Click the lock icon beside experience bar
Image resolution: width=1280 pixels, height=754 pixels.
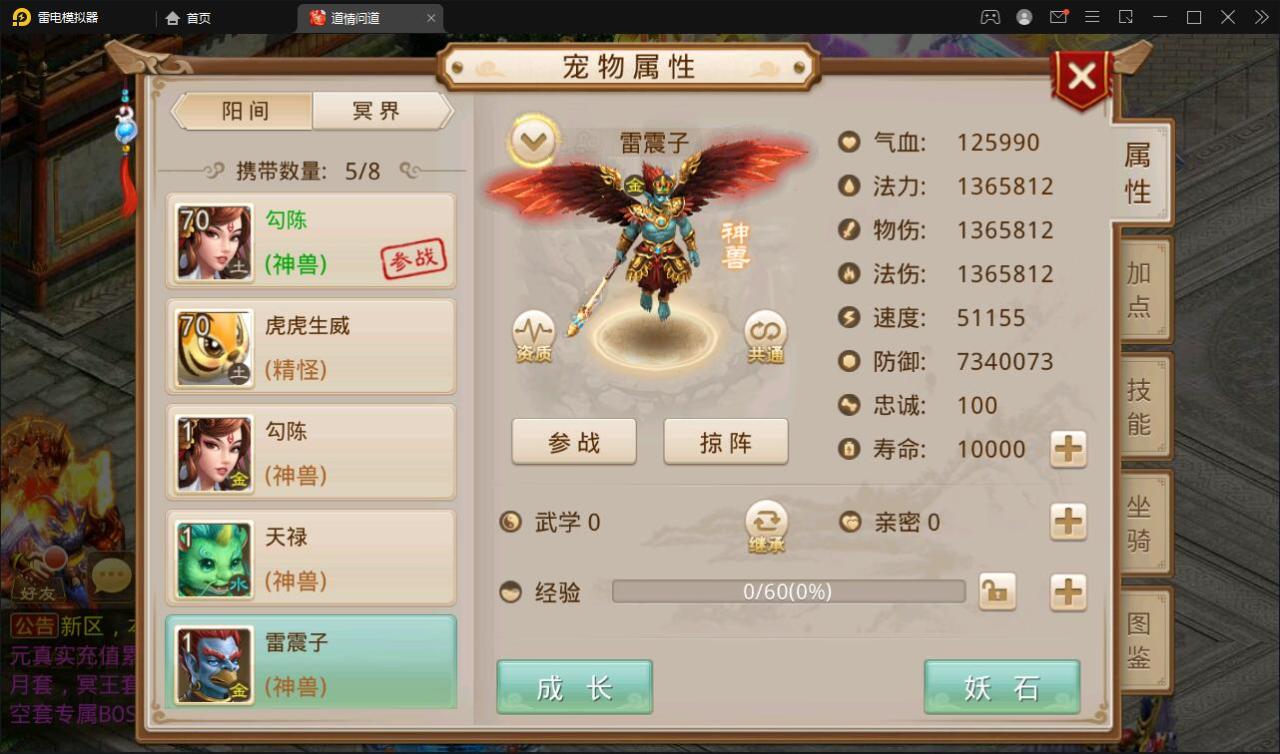[x=997, y=592]
